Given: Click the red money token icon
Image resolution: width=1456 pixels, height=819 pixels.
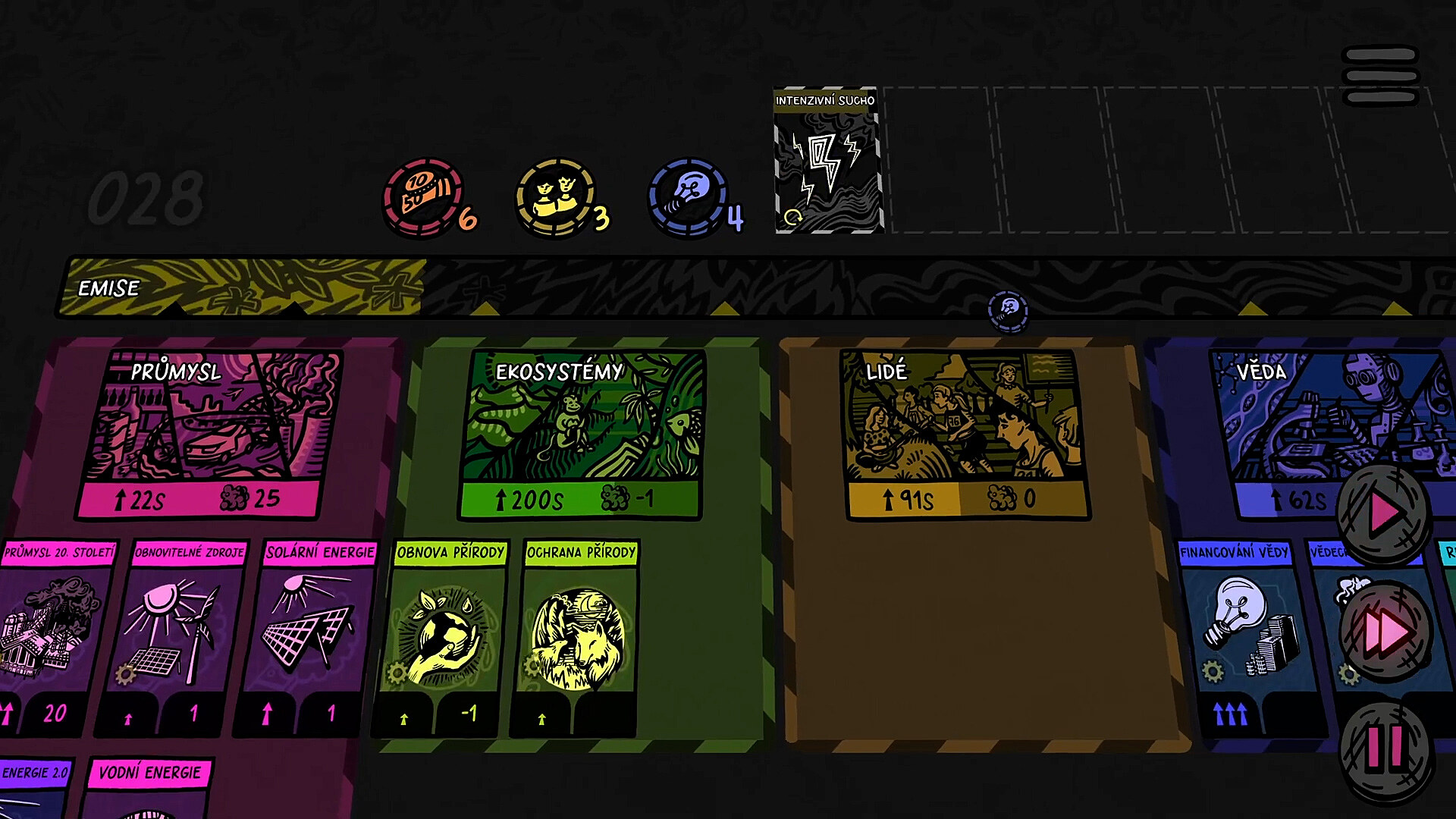Looking at the screenshot, I should click(424, 196).
